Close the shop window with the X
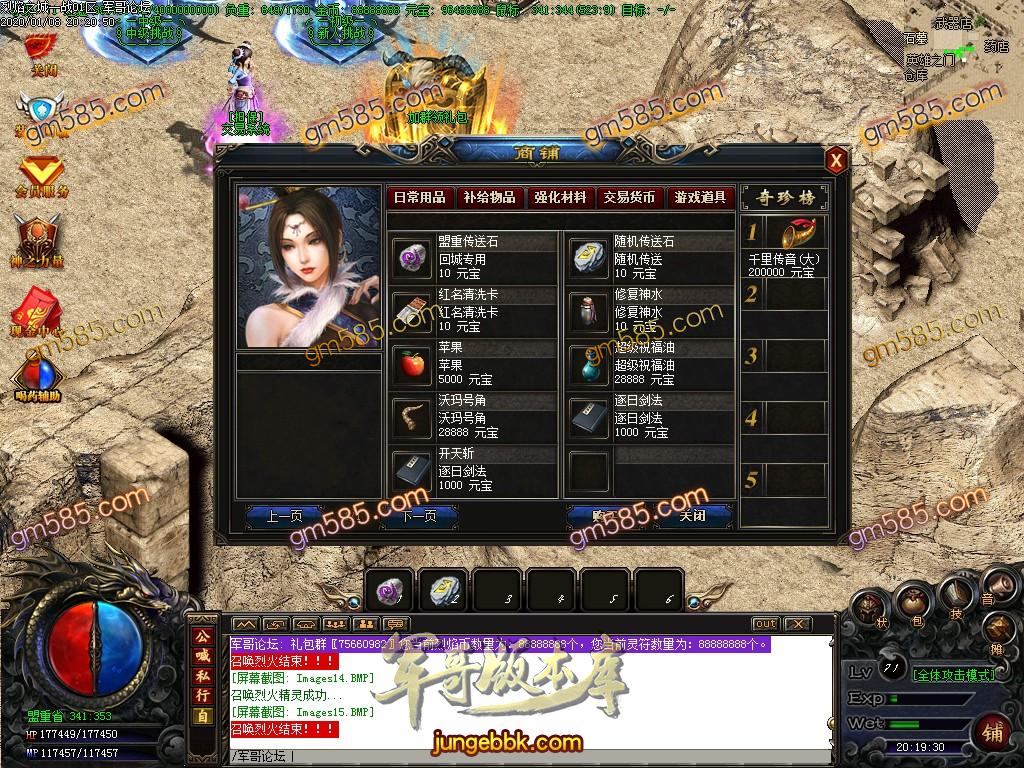 [x=836, y=160]
